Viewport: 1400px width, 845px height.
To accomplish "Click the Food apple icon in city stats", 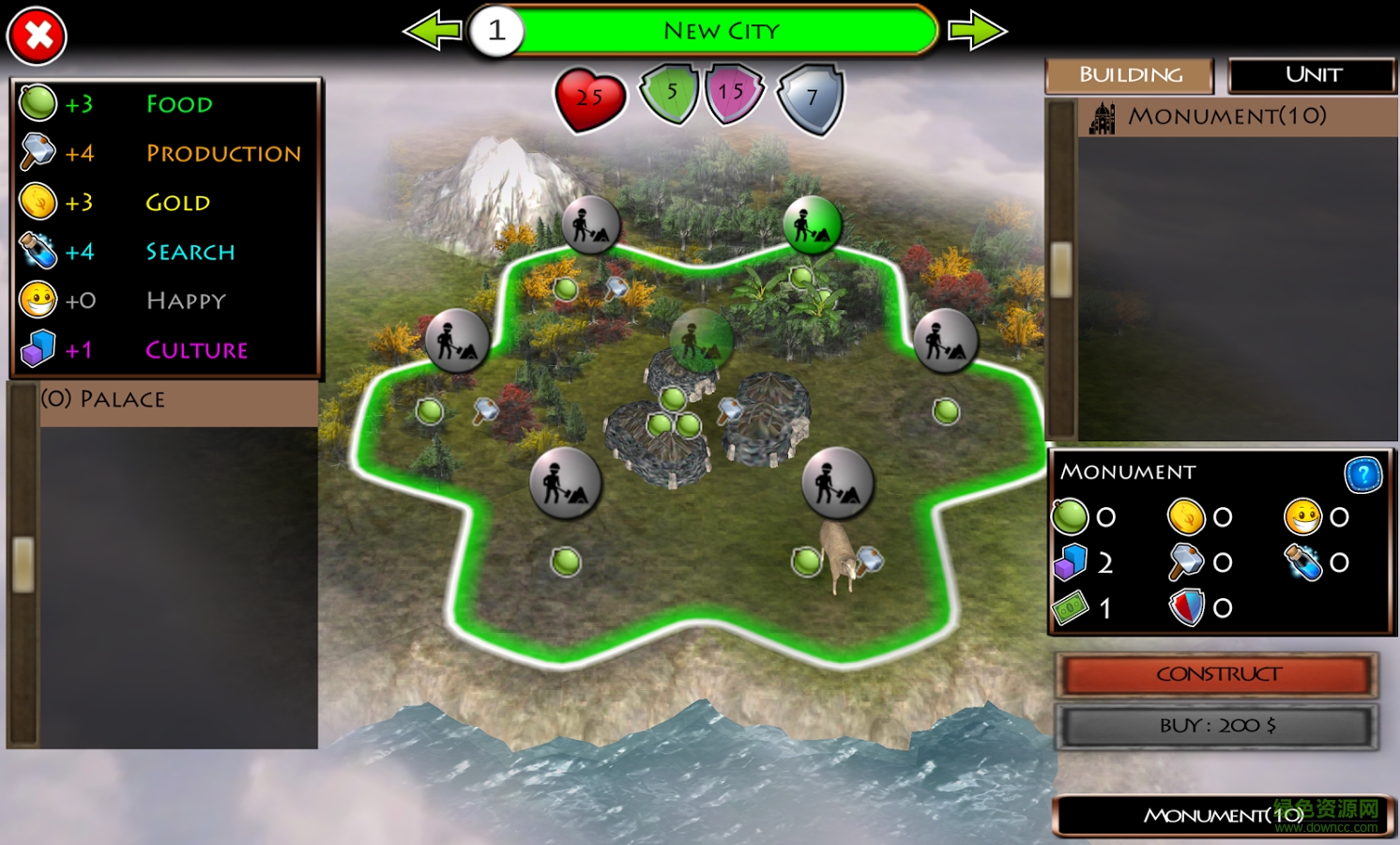I will (x=38, y=103).
